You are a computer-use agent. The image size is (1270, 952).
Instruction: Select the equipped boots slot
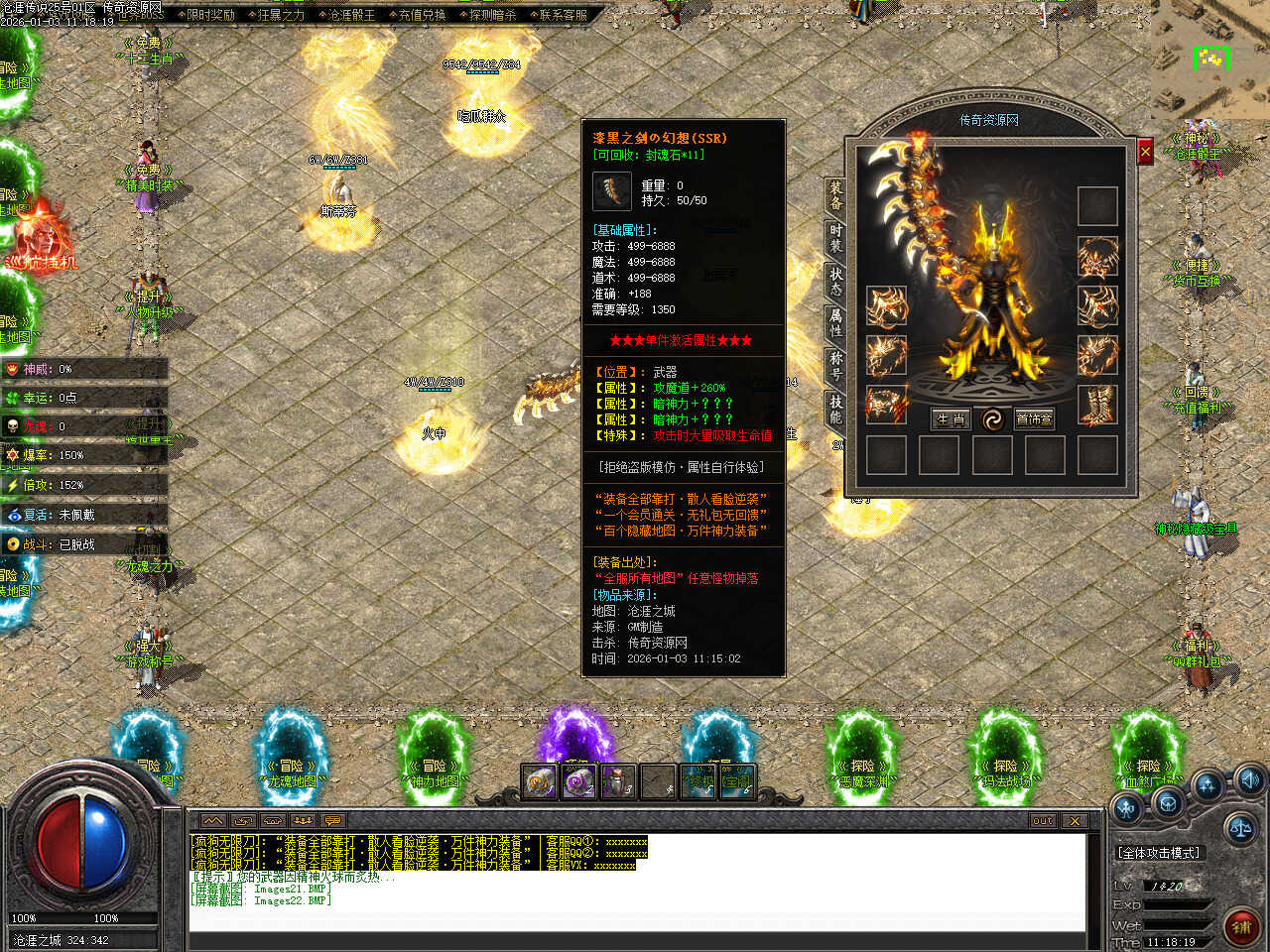(x=1097, y=406)
